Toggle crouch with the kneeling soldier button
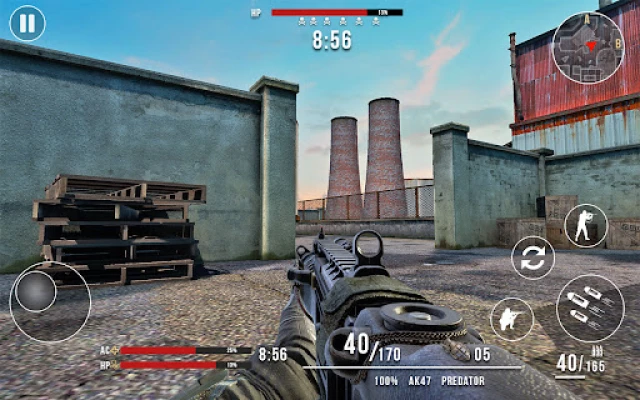This screenshot has height=400, width=640. pyautogui.click(x=511, y=320)
